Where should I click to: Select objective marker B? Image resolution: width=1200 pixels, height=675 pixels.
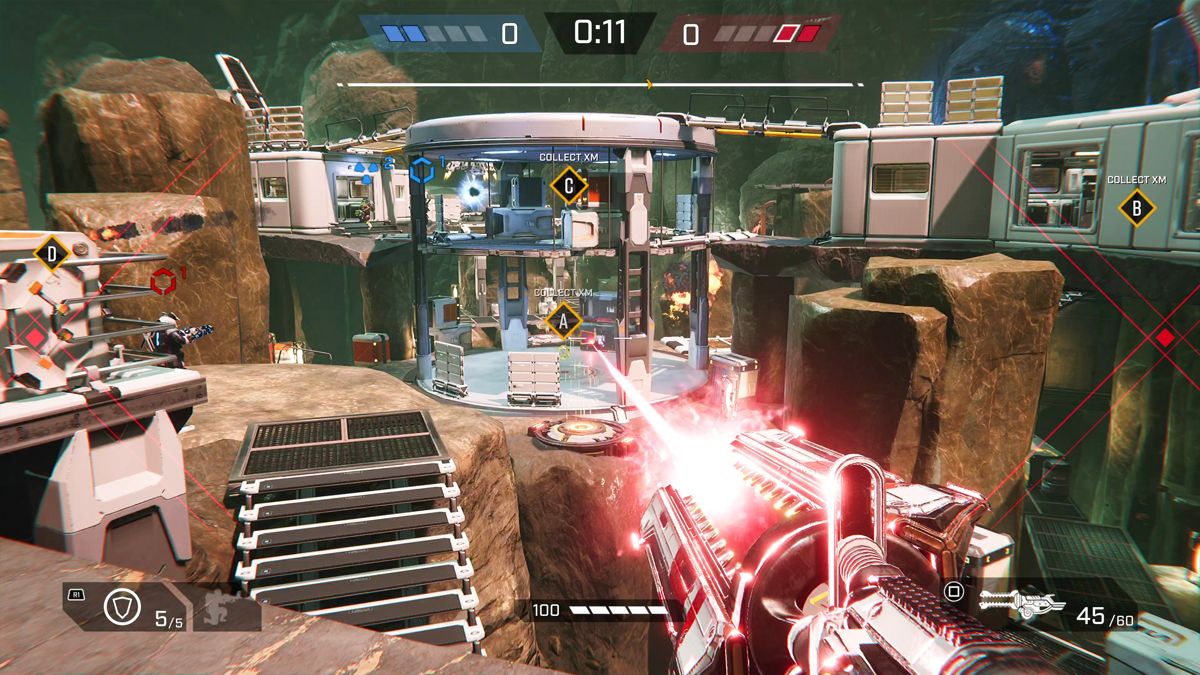click(1135, 208)
